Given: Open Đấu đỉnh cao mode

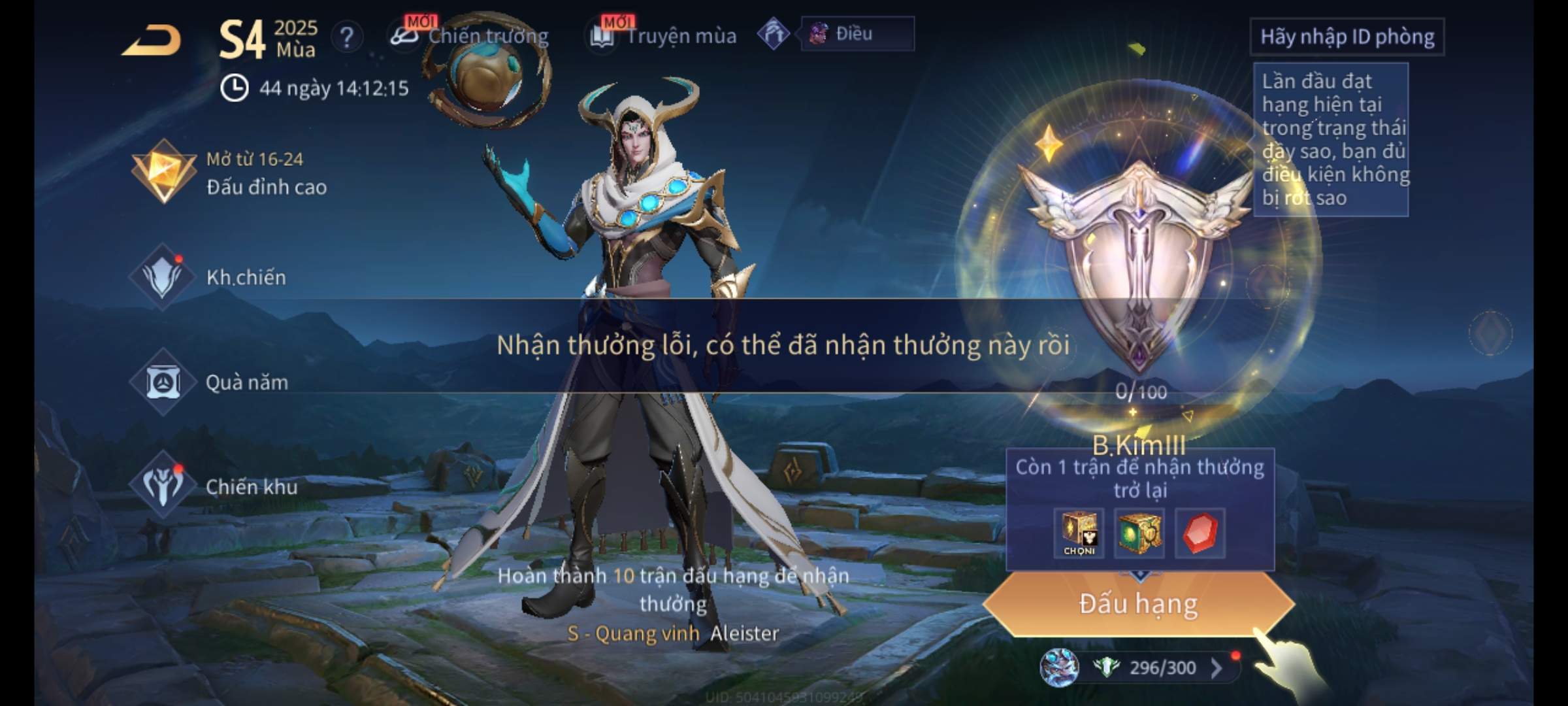Looking at the screenshot, I should (230, 173).
